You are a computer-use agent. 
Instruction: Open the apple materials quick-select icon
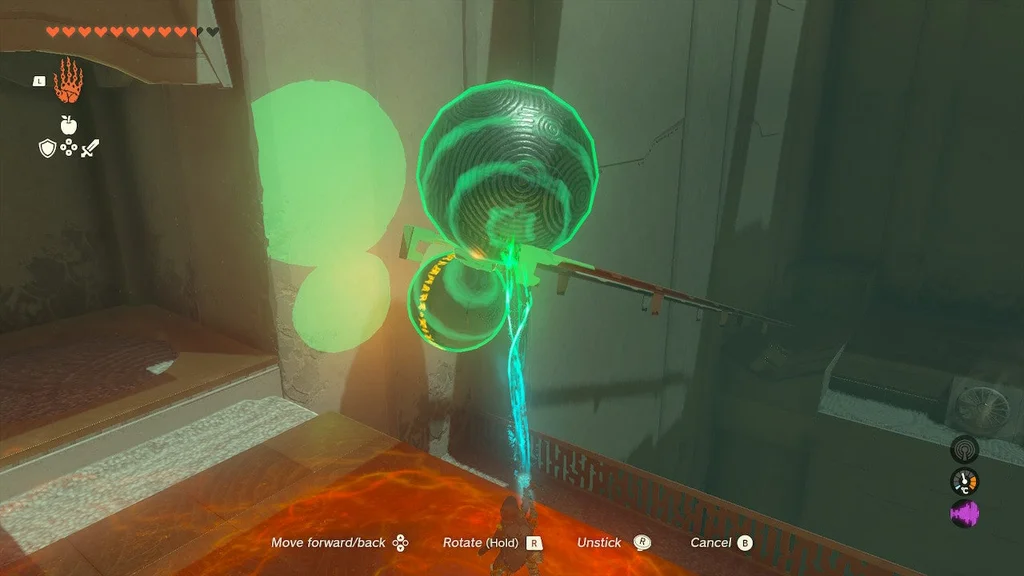(x=68, y=125)
